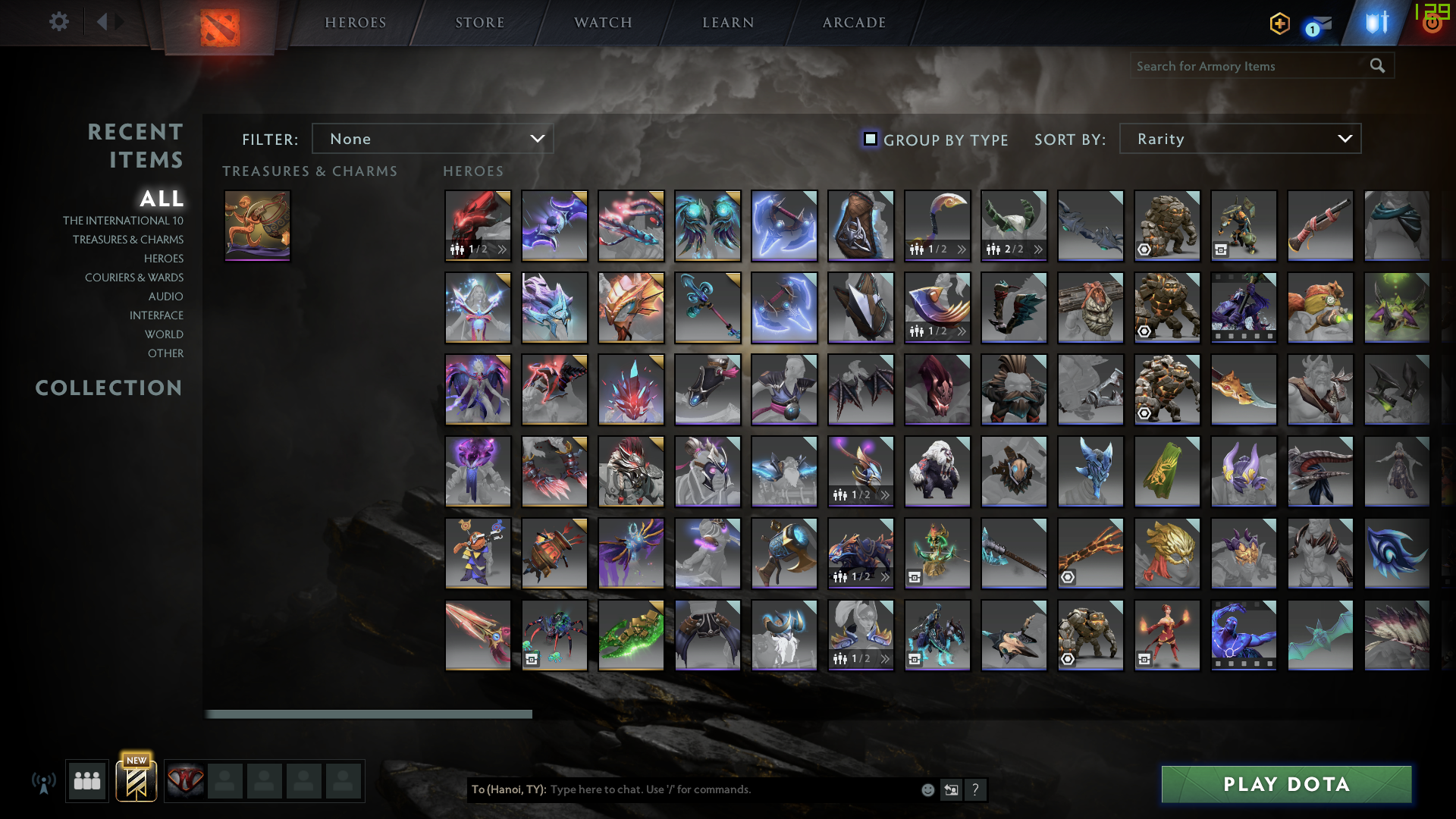
Task: Open the SORT BY Rarity dropdown
Action: pyautogui.click(x=1239, y=139)
